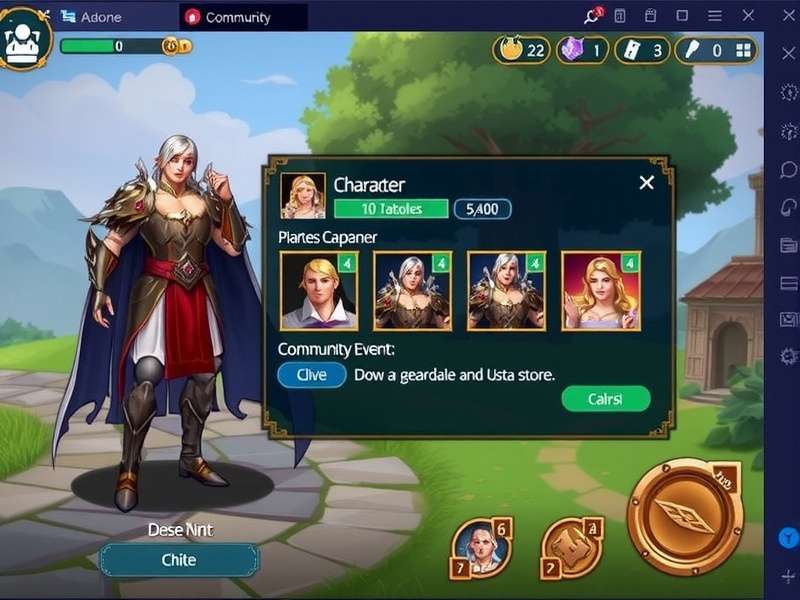Open the 5,400 power pill
The width and height of the screenshot is (800, 600).
(x=482, y=209)
